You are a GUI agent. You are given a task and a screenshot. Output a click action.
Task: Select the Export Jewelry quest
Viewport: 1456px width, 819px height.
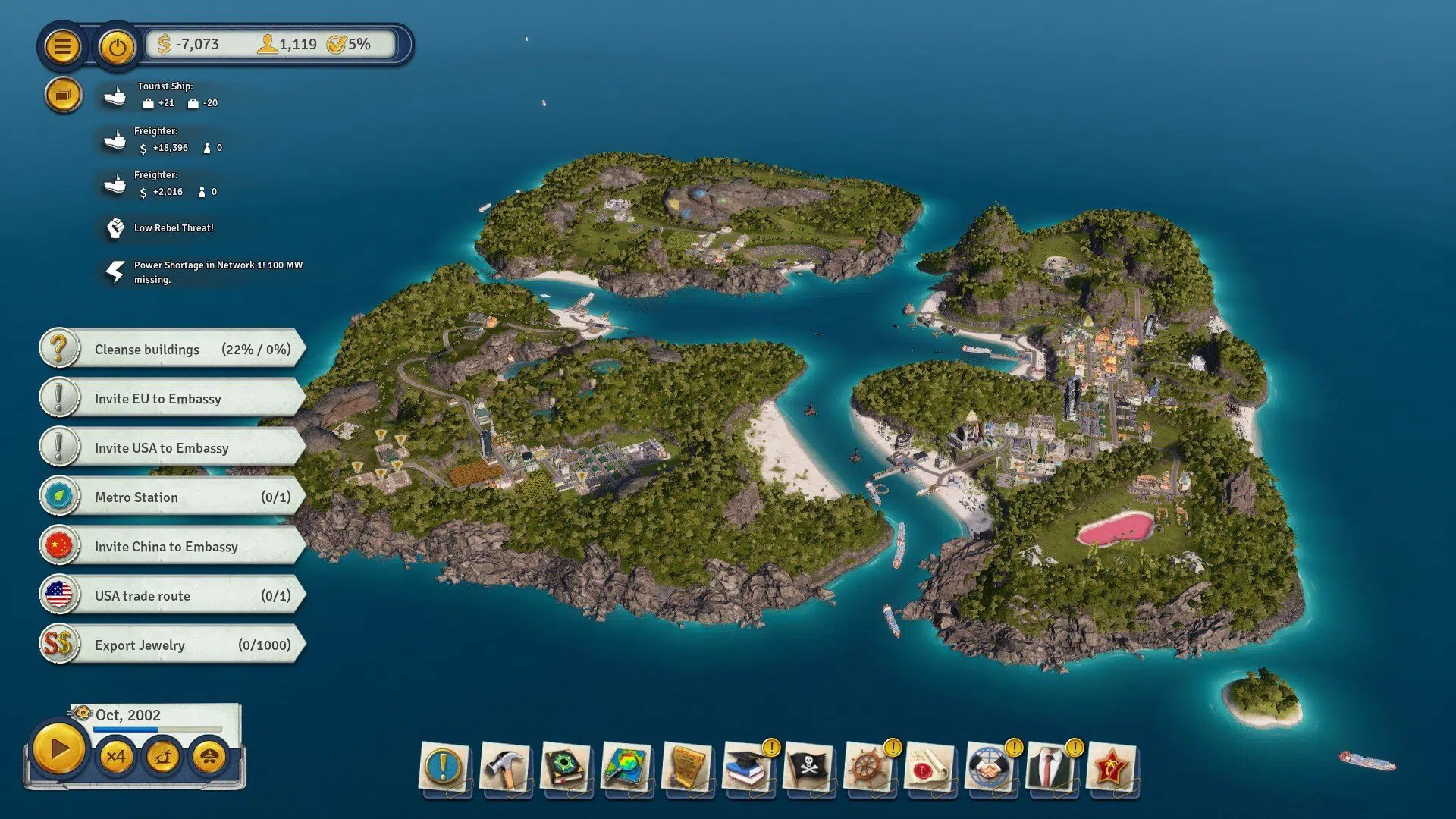click(165, 645)
